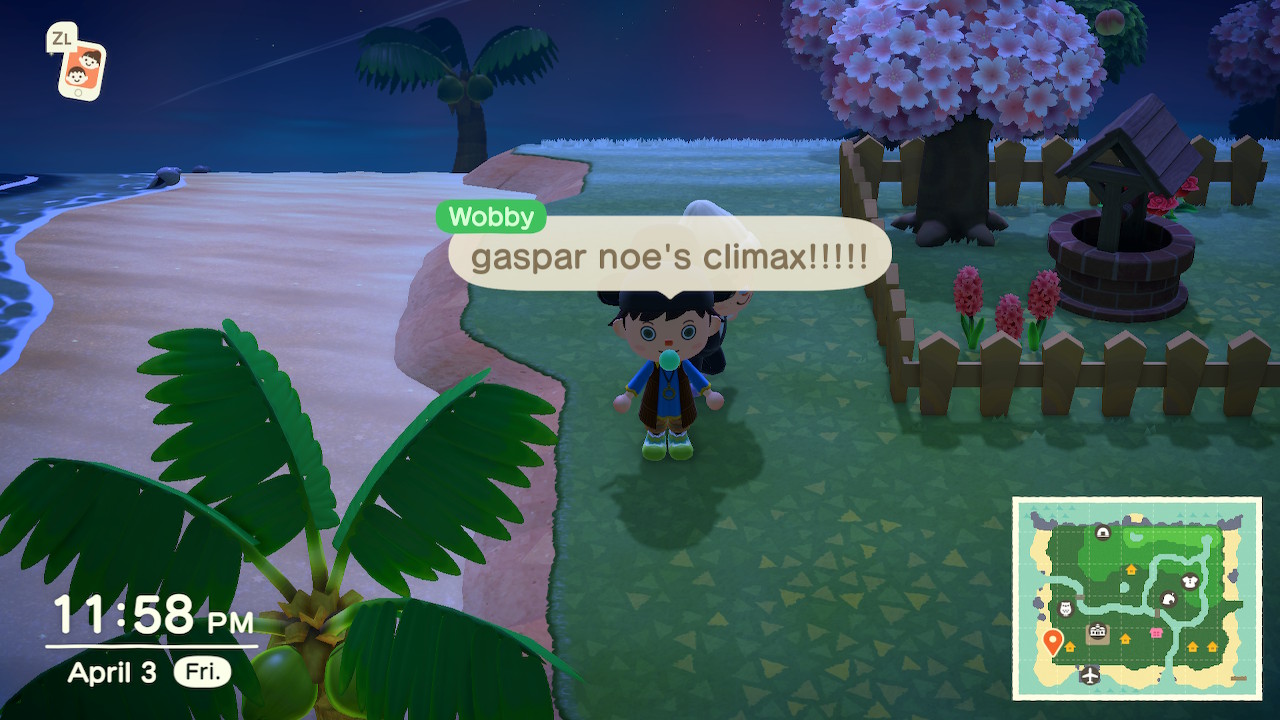Choose the owl museum marker on minimap
Image resolution: width=1280 pixels, height=720 pixels.
click(1065, 609)
